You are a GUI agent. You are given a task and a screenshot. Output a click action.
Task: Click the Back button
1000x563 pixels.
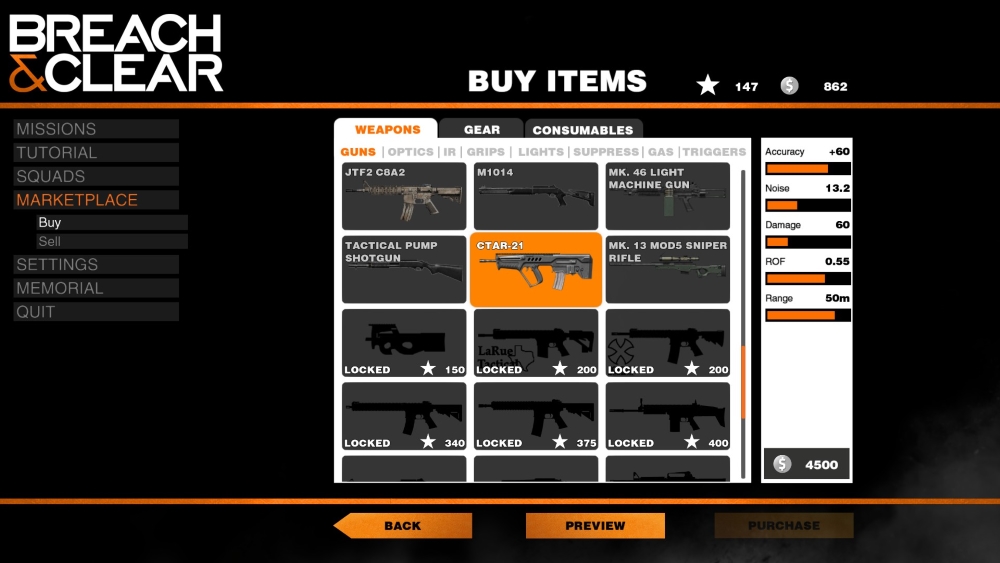pos(403,526)
